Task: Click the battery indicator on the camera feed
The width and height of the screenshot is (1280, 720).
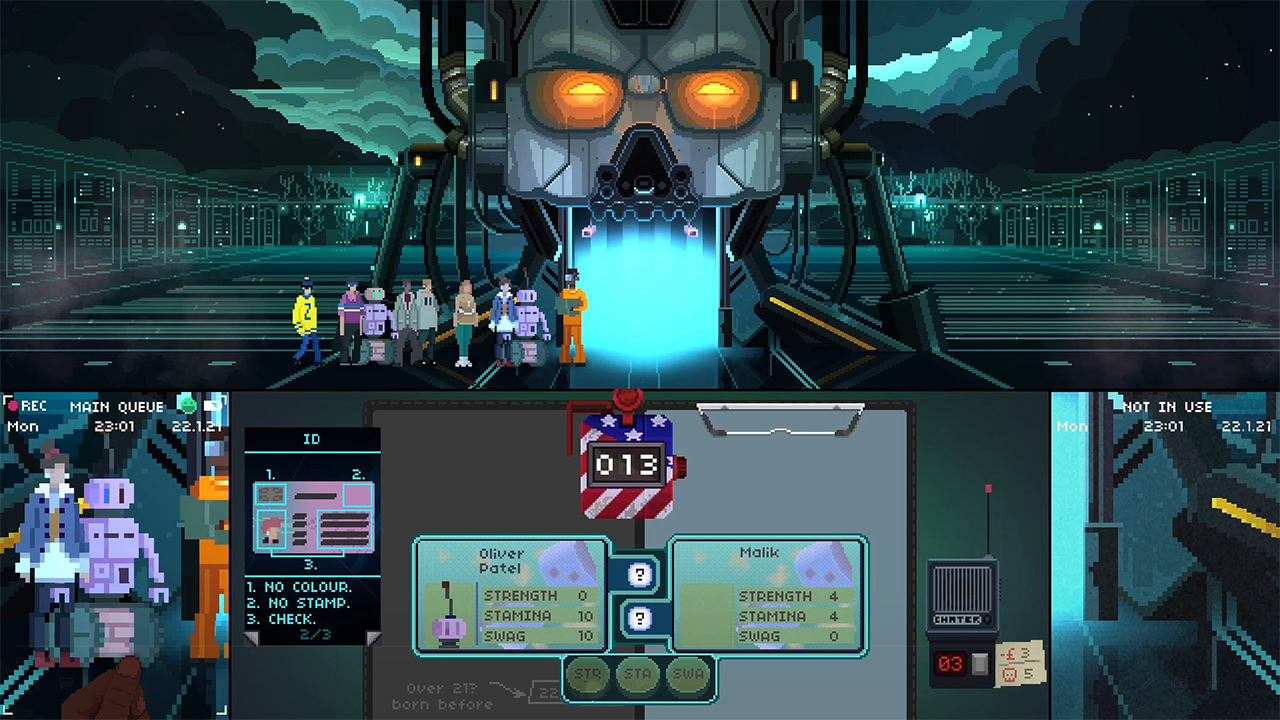Action: pos(215,406)
